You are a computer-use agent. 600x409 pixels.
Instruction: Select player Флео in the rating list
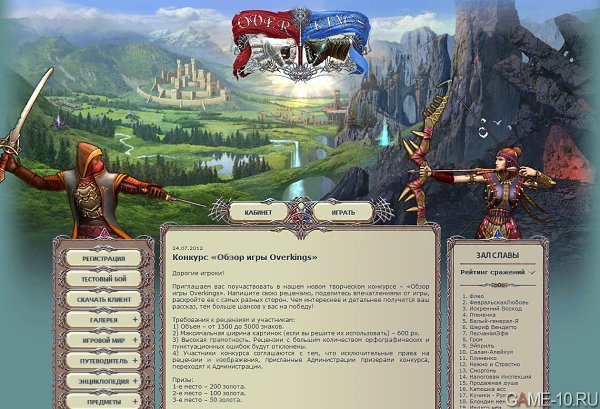[478, 297]
